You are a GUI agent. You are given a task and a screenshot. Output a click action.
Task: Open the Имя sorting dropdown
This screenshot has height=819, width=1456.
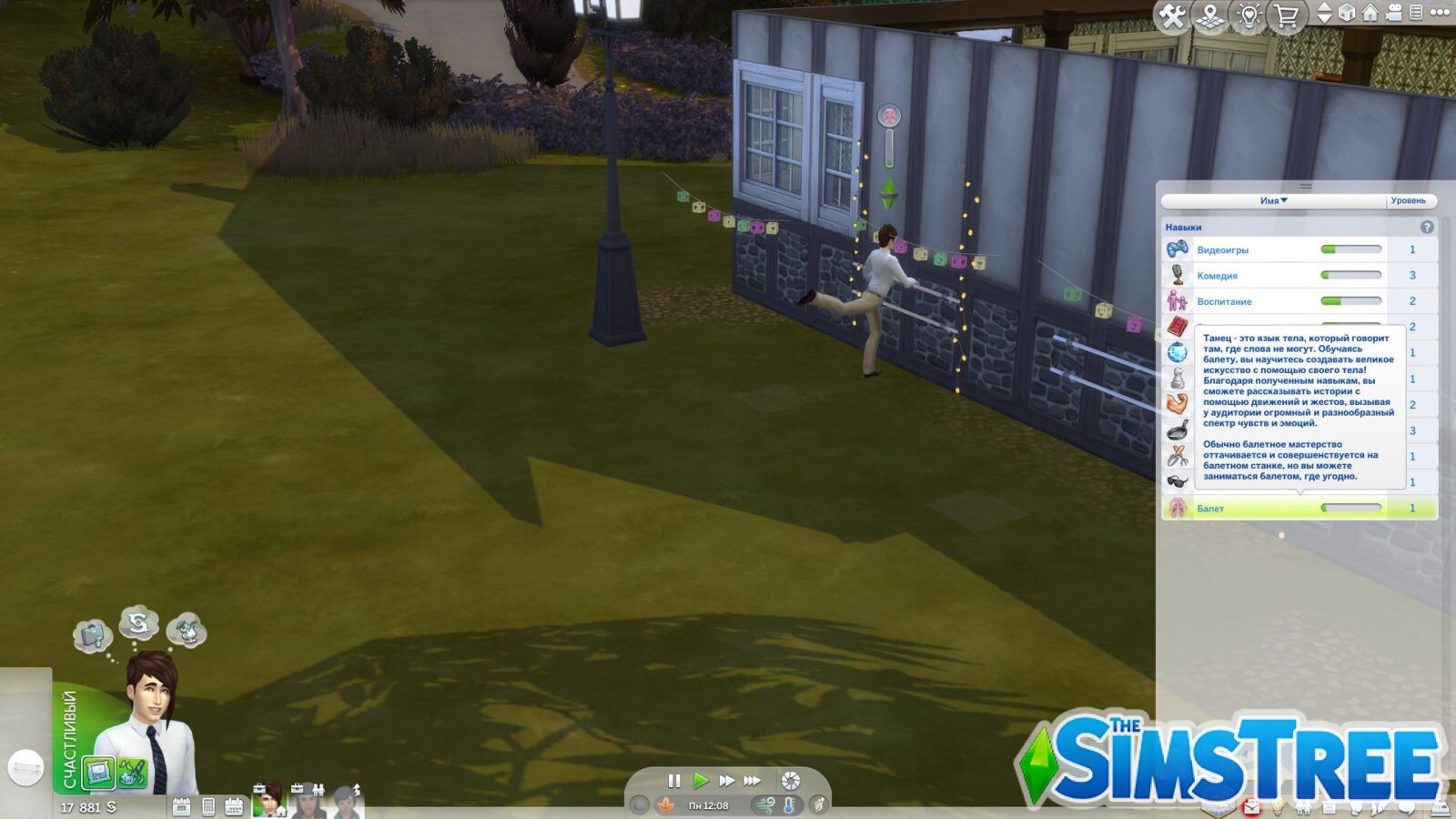pos(1274,199)
